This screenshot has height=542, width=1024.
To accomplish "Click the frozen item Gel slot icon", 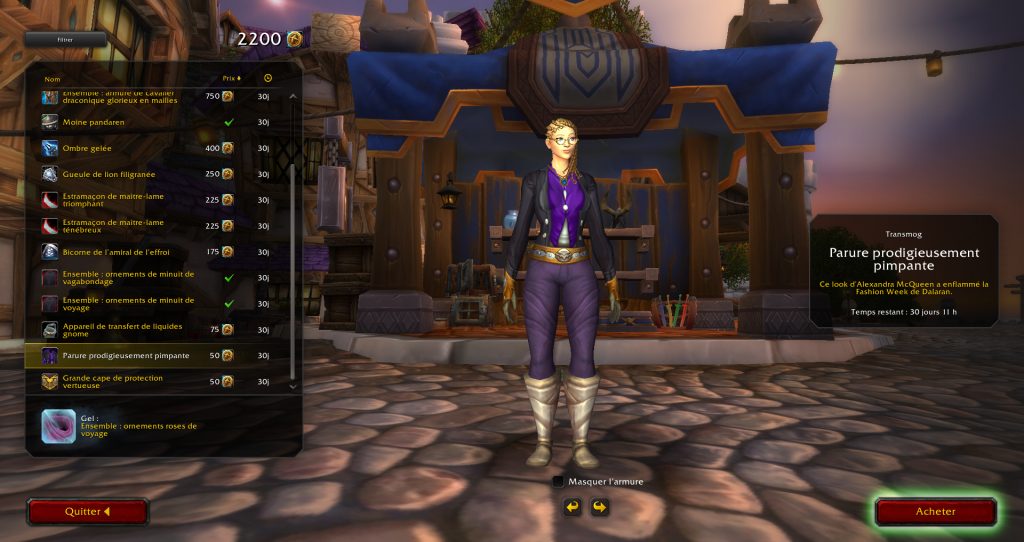I will click(56, 427).
